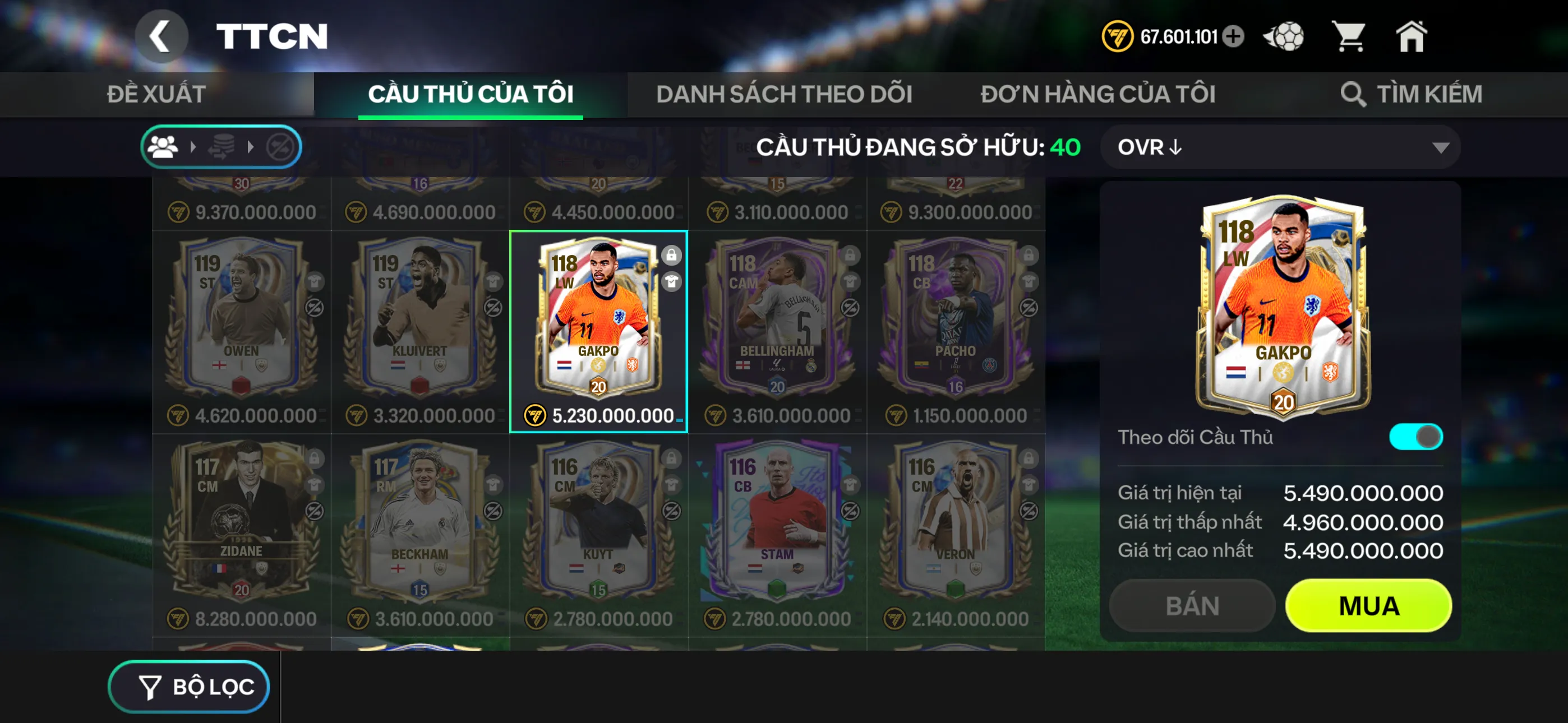The image size is (1568, 723).
Task: Go back with the arrow button
Action: click(161, 36)
